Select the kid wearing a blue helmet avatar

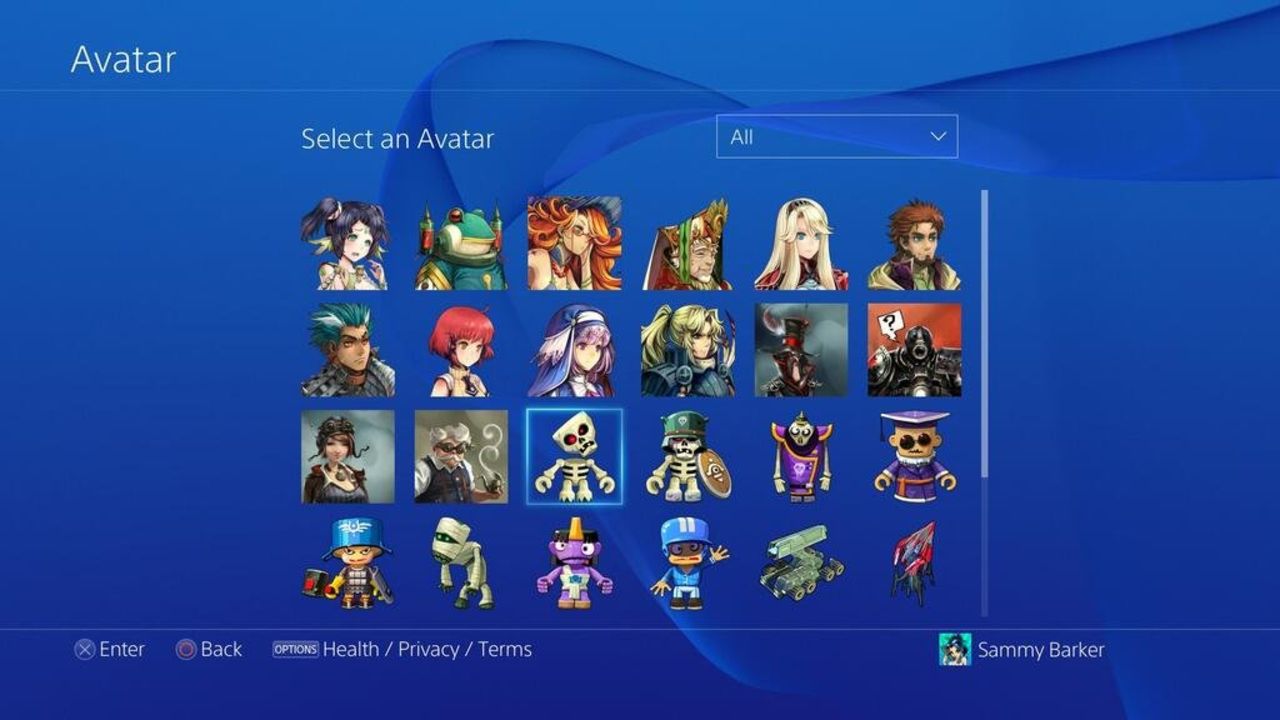pos(688,566)
